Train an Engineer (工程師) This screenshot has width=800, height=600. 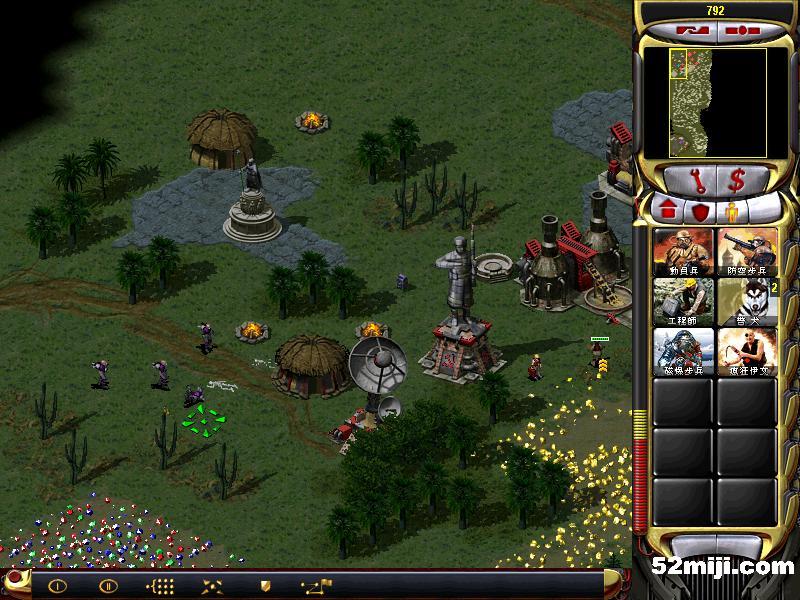click(x=684, y=301)
